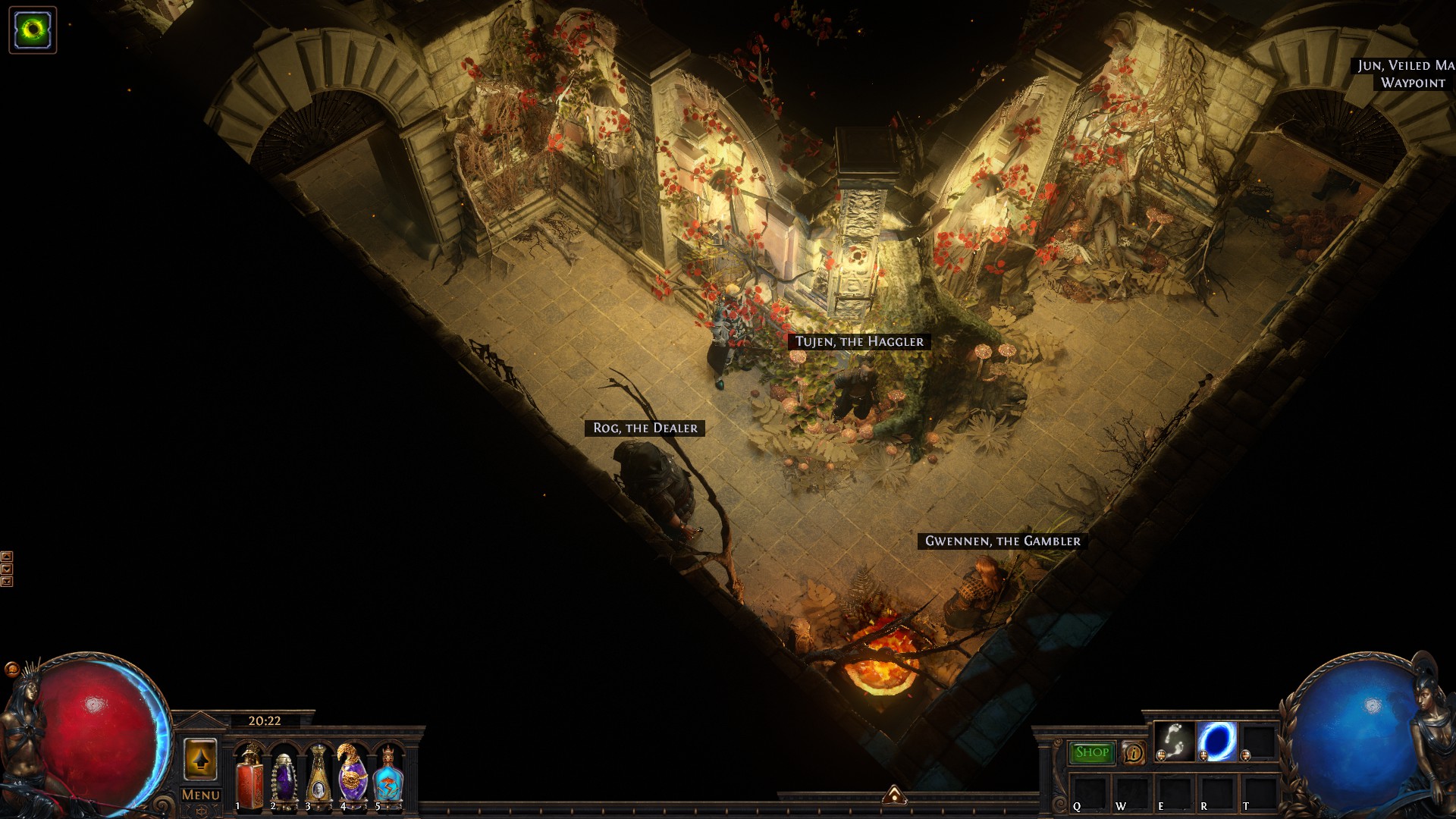Open the green Shop button

click(x=1091, y=752)
